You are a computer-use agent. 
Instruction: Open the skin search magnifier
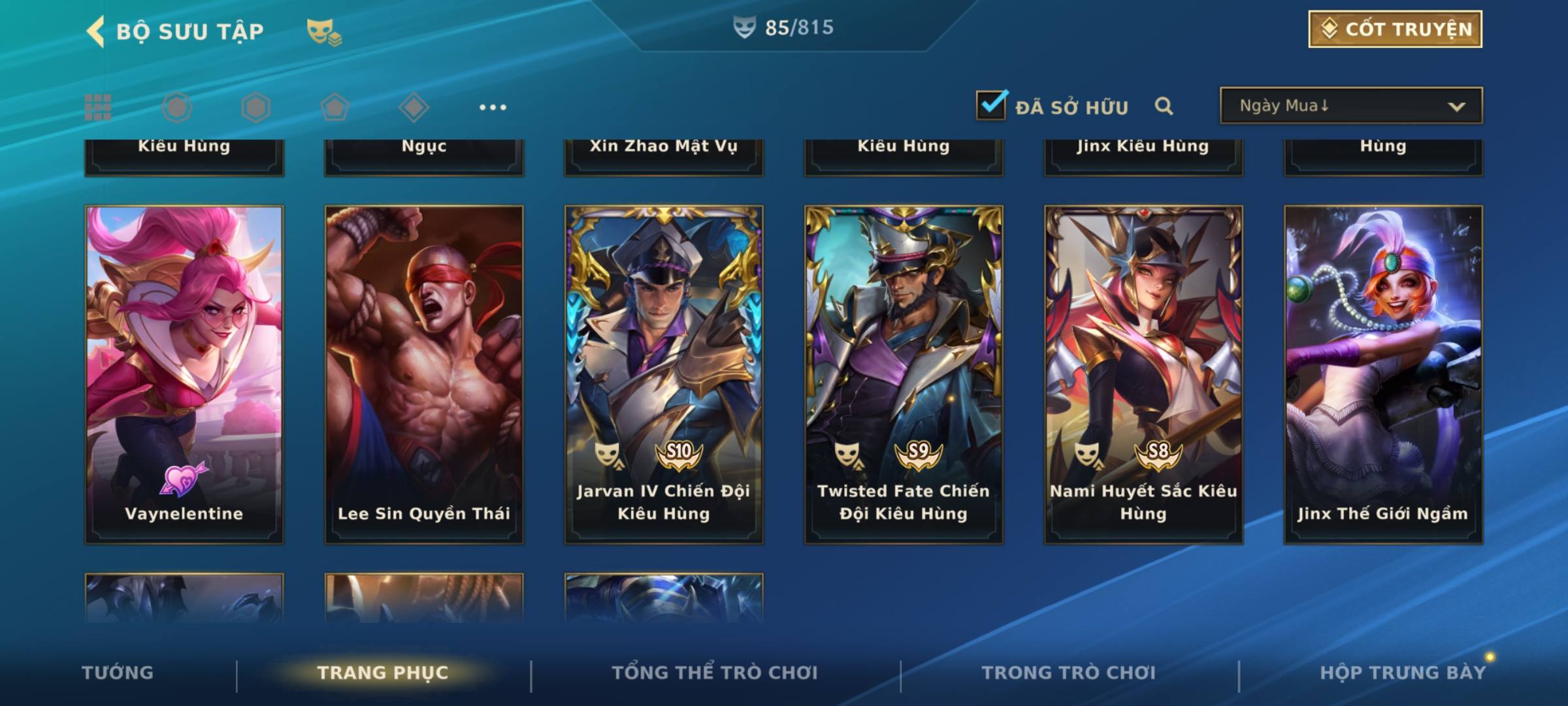tap(1164, 106)
